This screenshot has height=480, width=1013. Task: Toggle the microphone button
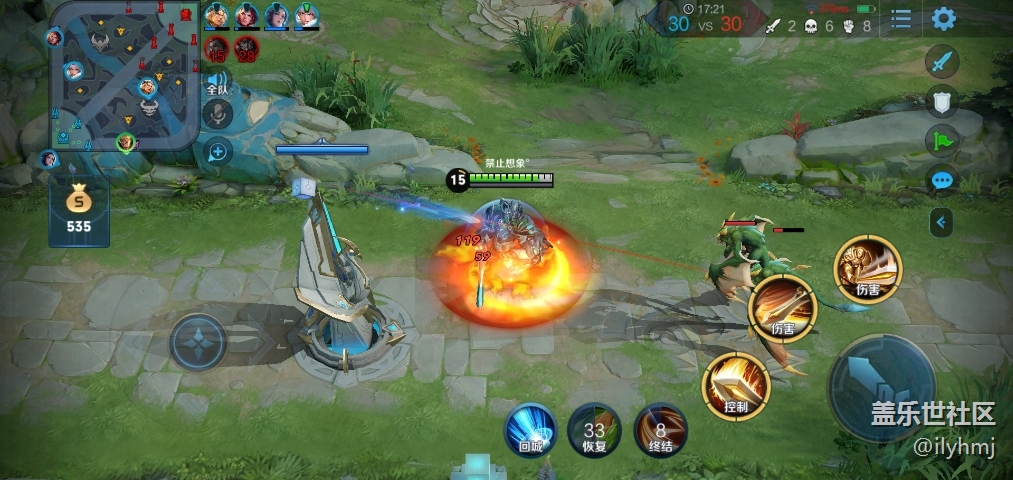[217, 116]
